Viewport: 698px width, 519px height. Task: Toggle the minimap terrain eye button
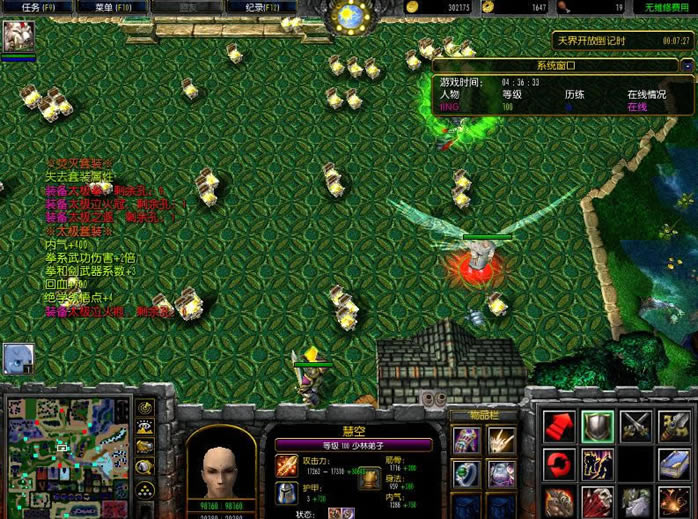(x=145, y=428)
